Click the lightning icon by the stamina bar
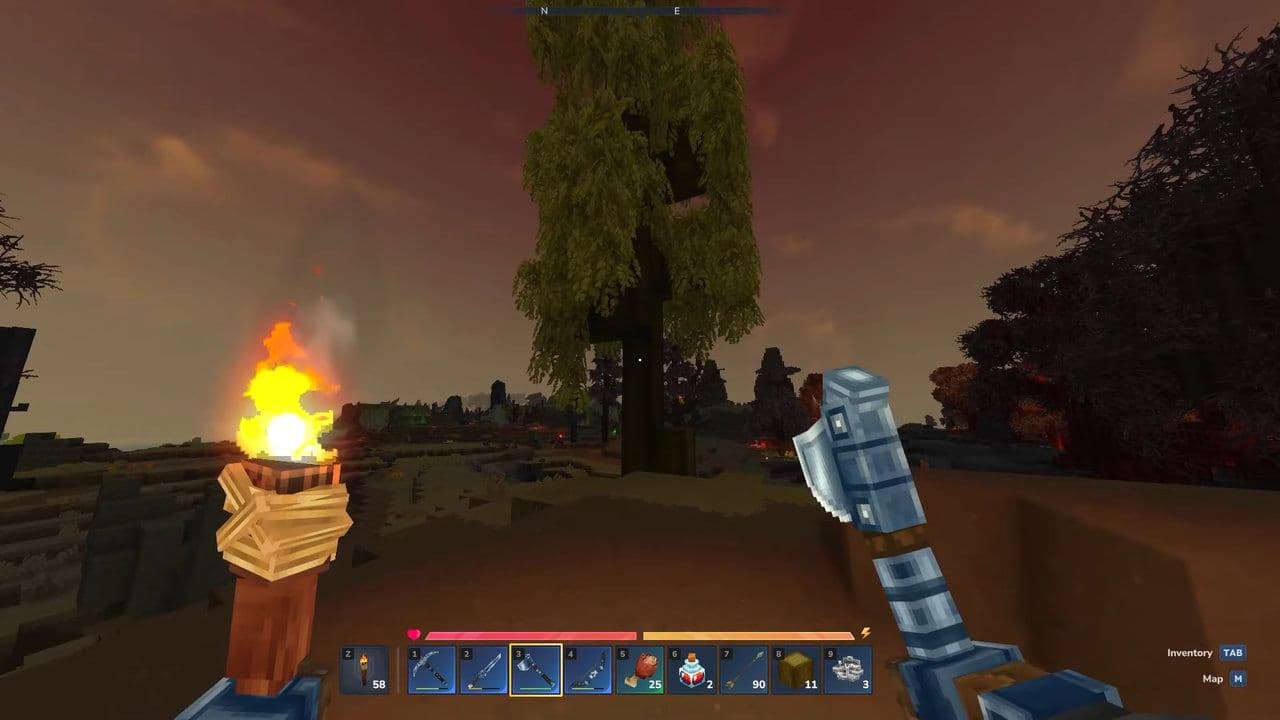Viewport: 1280px width, 720px height. (863, 632)
